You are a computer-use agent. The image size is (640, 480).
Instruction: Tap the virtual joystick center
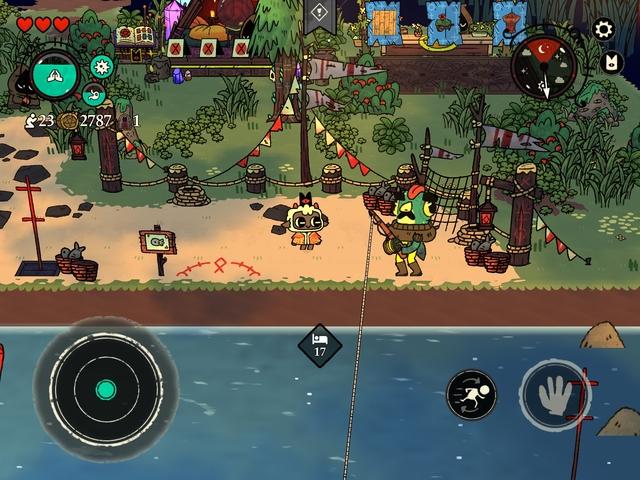coord(106,389)
